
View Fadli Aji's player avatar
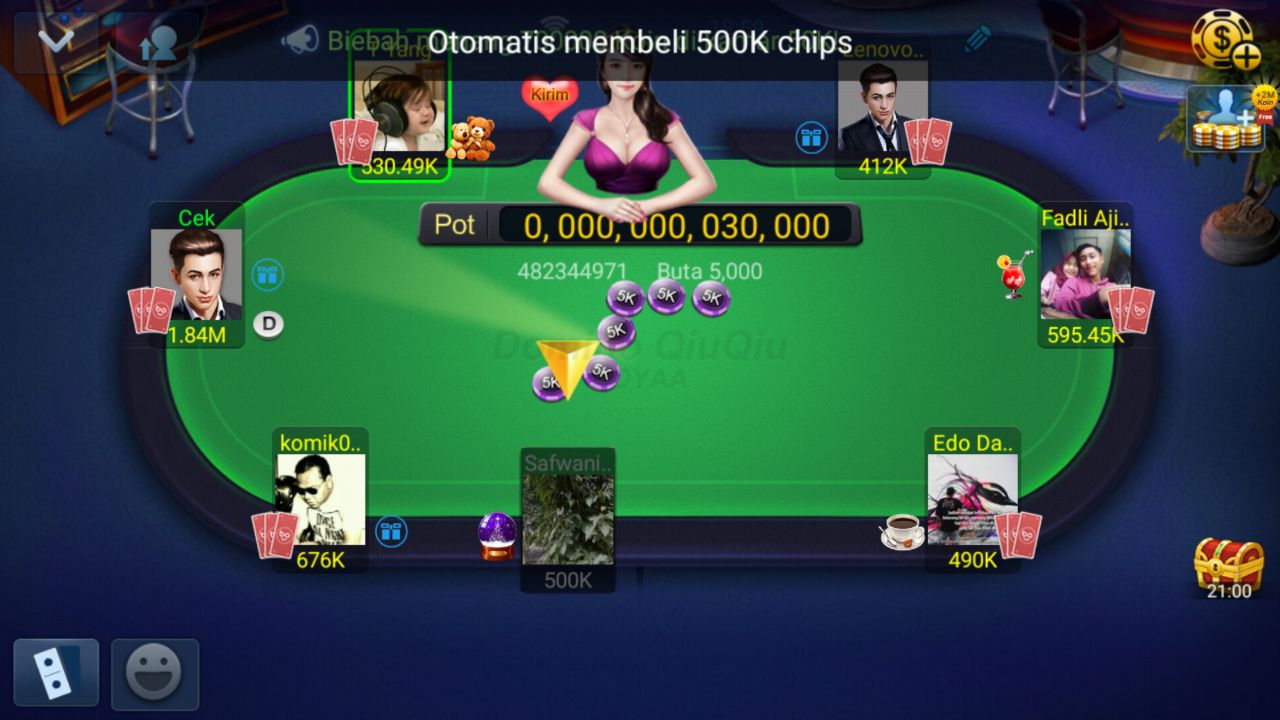1085,274
